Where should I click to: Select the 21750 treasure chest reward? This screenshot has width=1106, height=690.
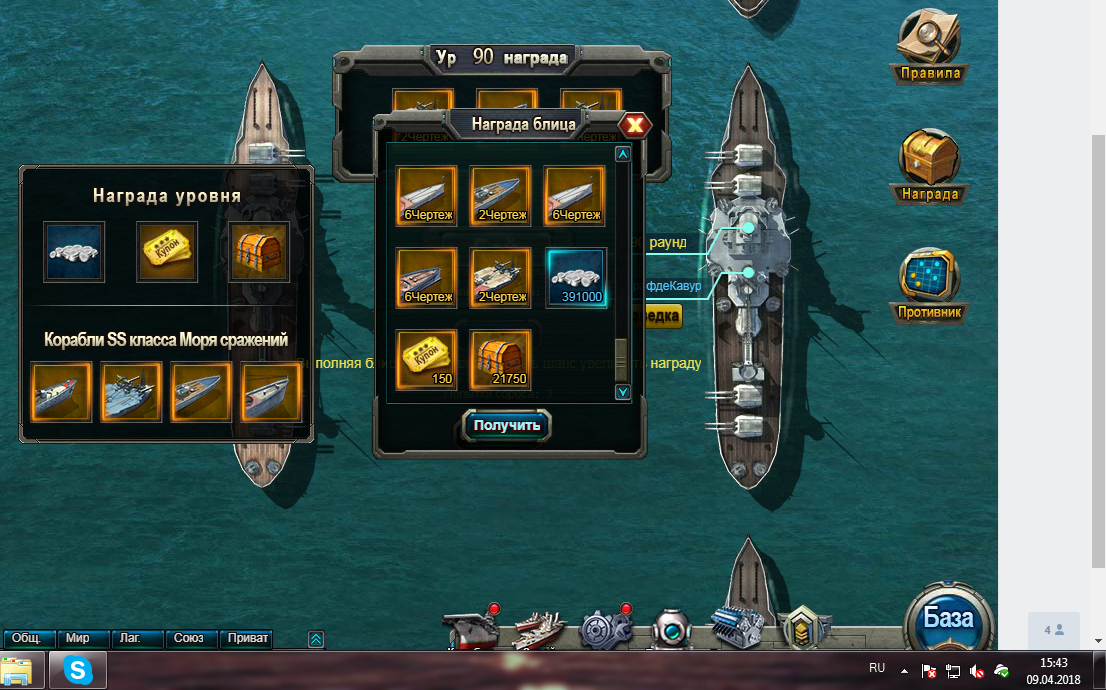click(501, 359)
